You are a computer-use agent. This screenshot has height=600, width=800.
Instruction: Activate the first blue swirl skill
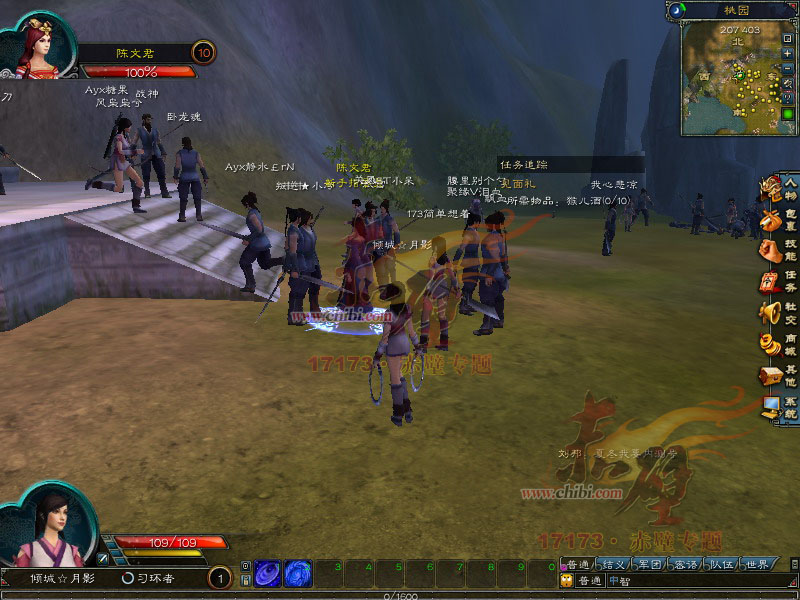coord(268,573)
